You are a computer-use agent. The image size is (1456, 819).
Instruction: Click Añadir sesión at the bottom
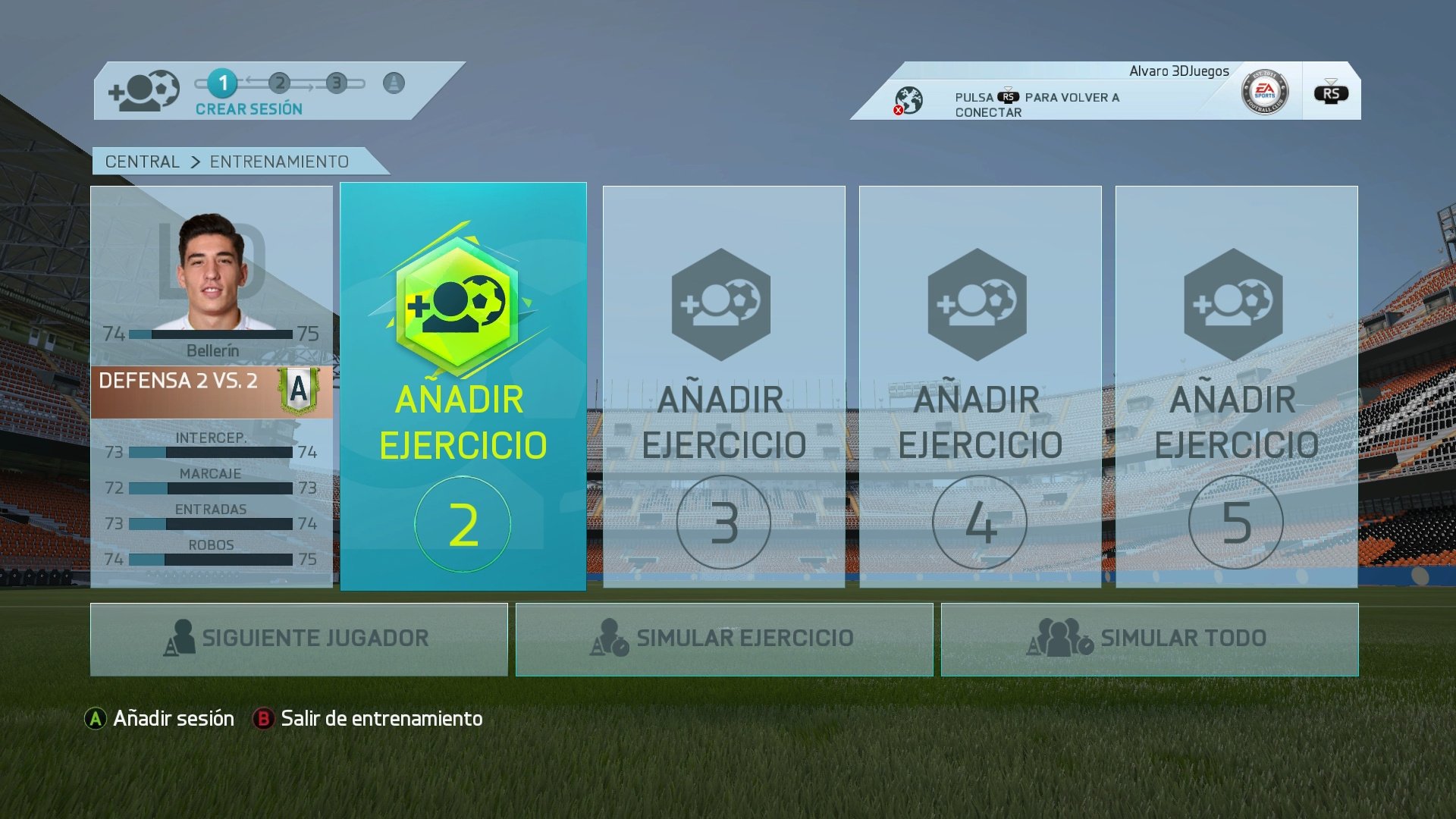click(171, 718)
